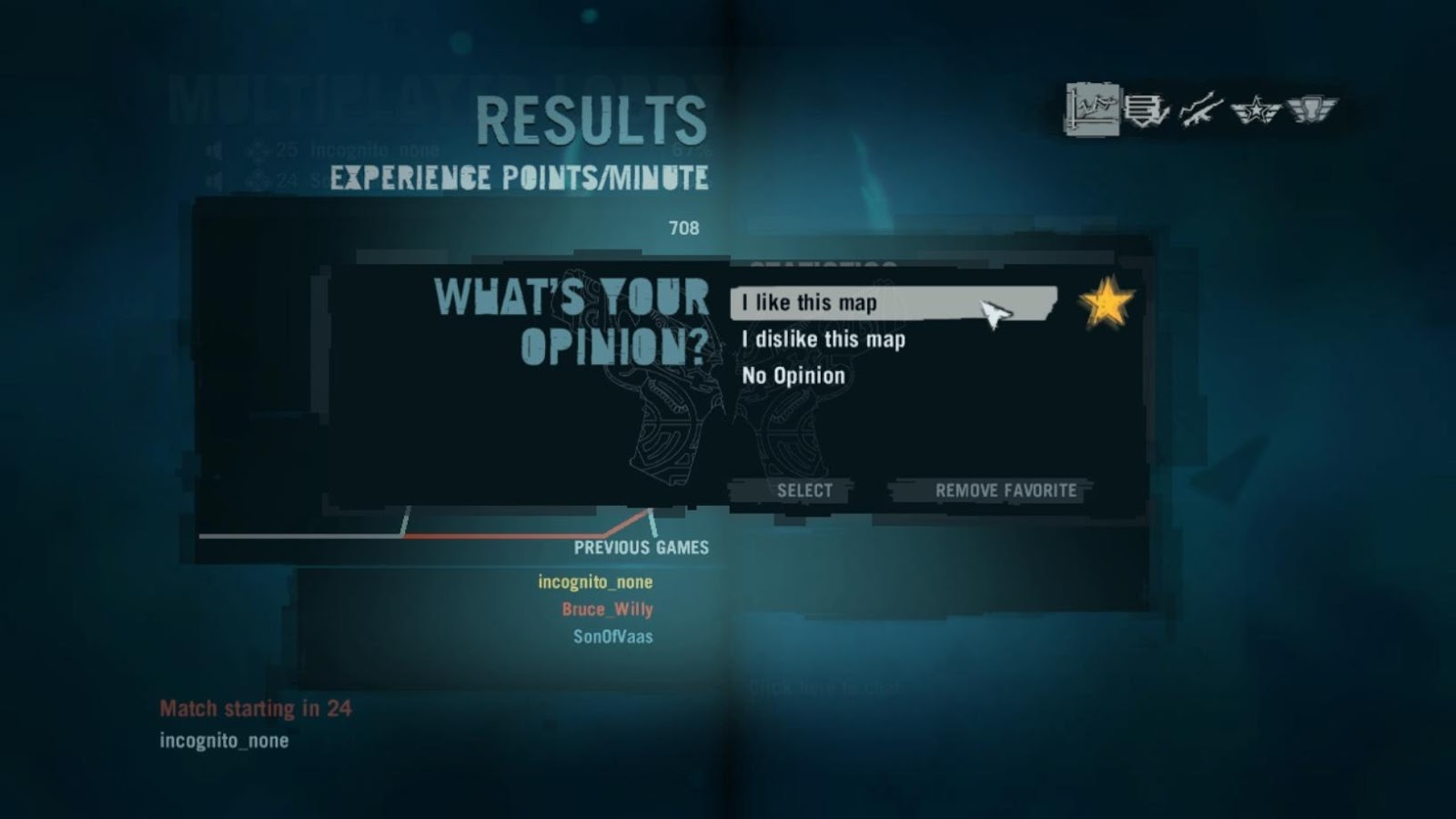Select 'I dislike this map'
Screen dimensions: 1456x819
pos(823,339)
